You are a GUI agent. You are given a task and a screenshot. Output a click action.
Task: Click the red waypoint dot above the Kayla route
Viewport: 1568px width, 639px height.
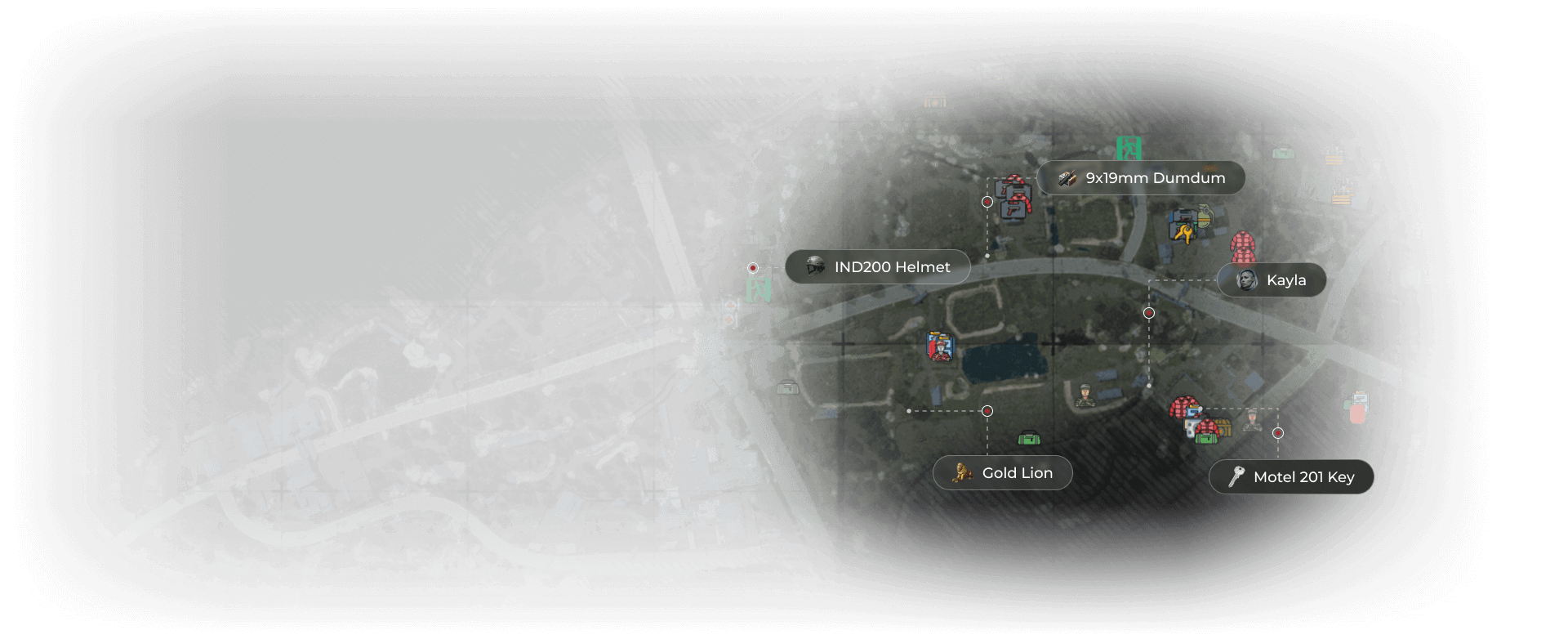click(x=1149, y=312)
